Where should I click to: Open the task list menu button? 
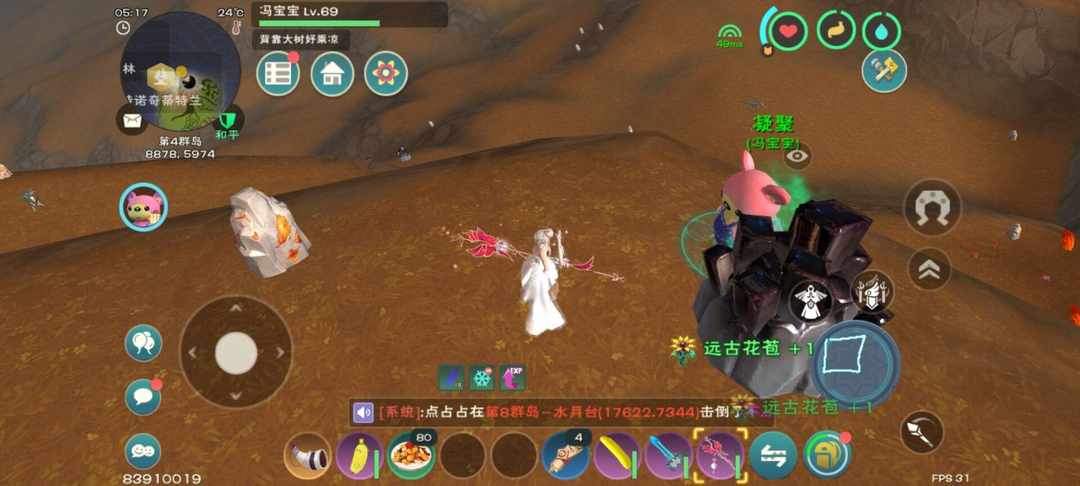(279, 74)
